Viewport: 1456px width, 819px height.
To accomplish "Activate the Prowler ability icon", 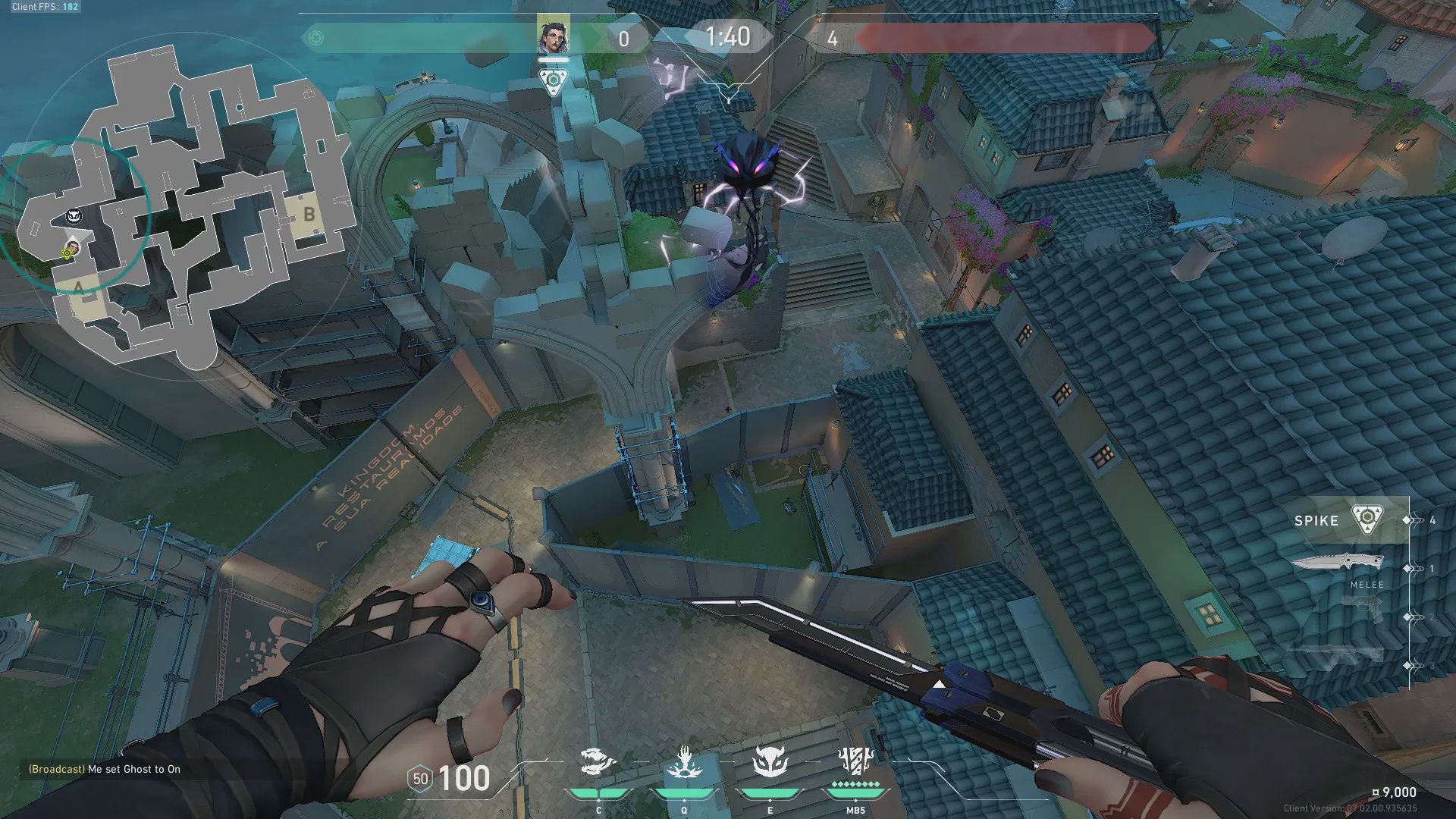I will point(598,762).
